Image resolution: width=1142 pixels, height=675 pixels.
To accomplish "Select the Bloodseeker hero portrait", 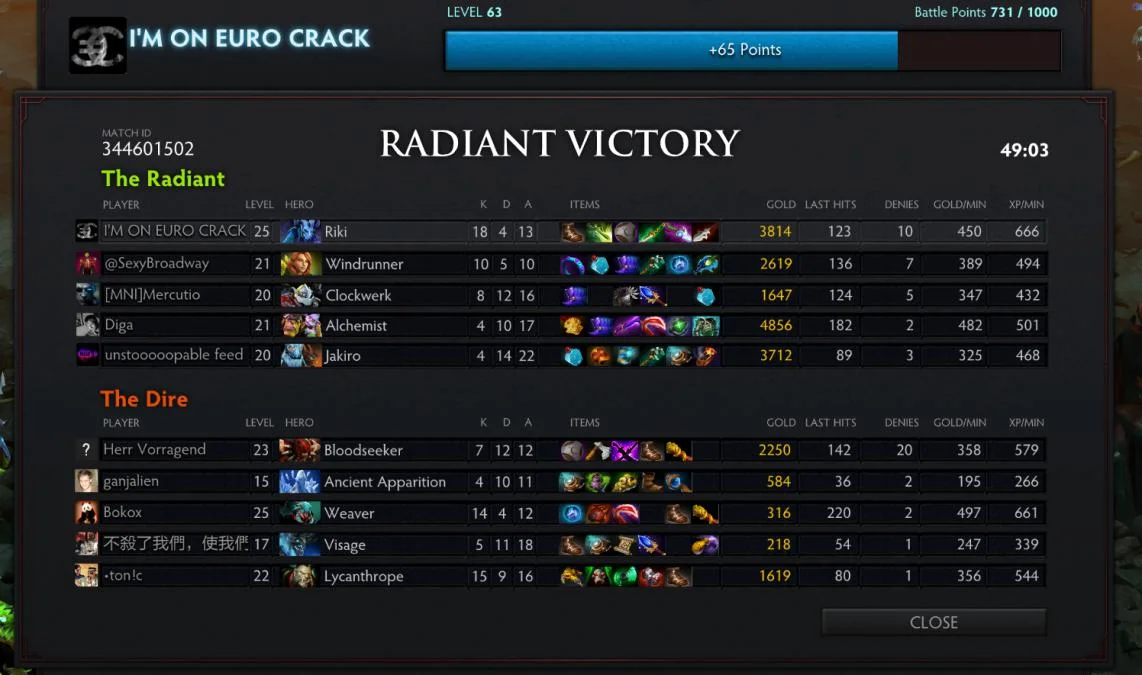I will click(x=300, y=451).
